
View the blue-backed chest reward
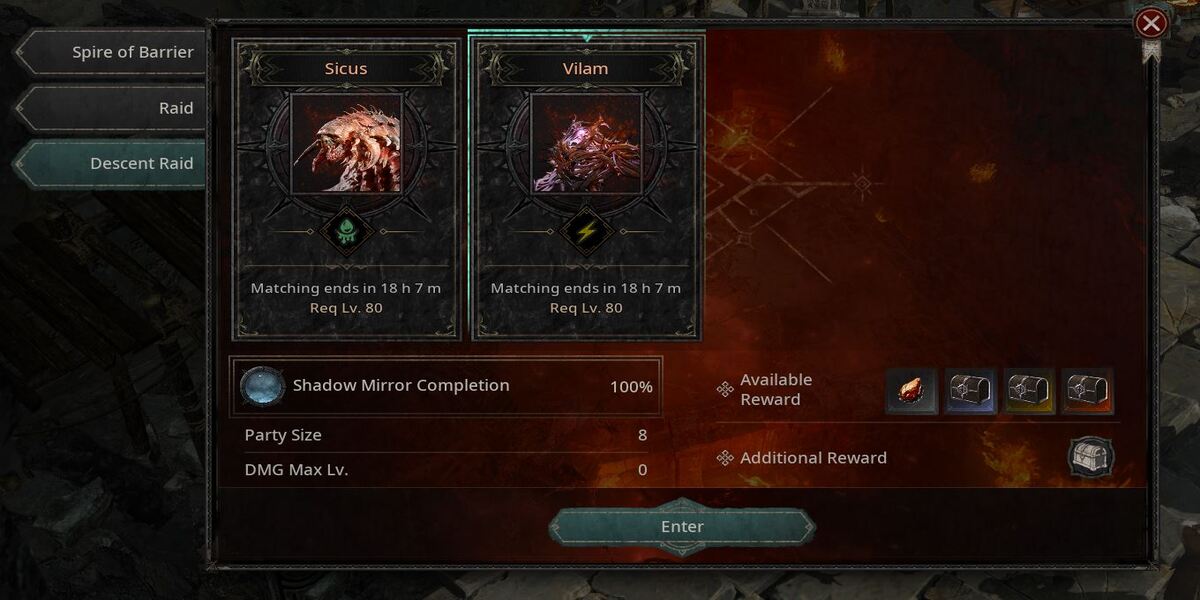click(970, 391)
